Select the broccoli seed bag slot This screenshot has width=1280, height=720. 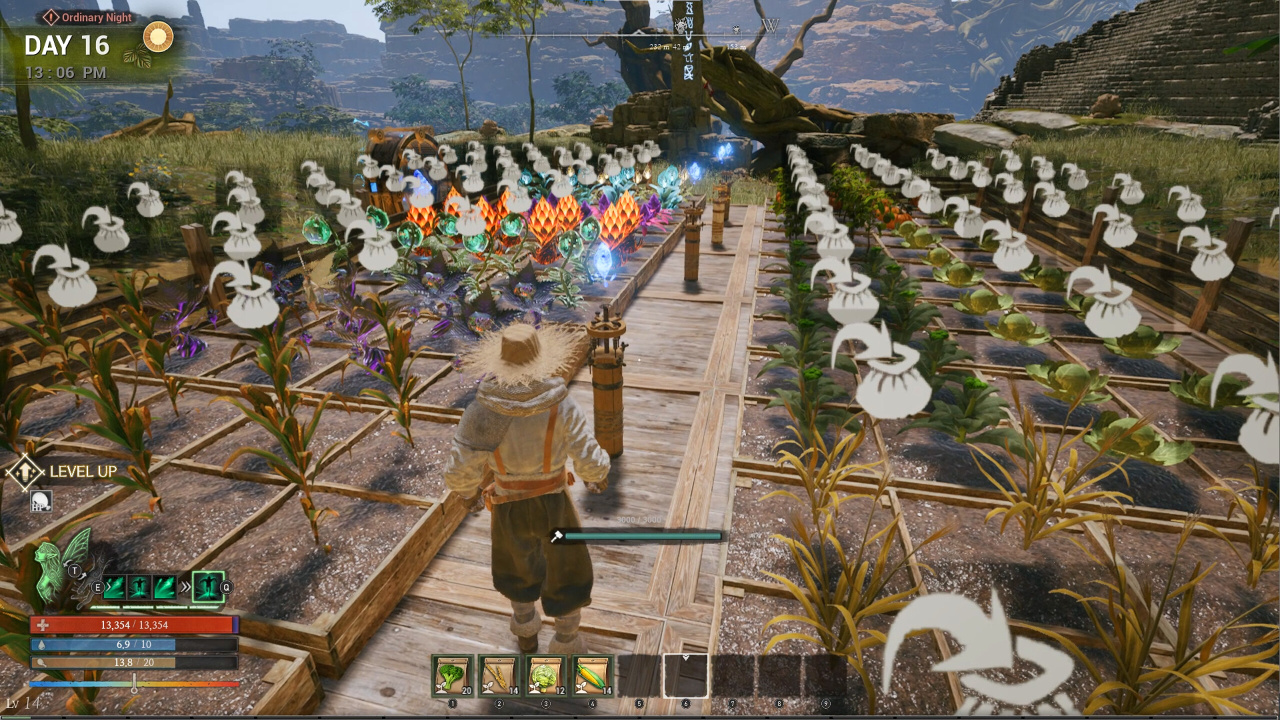452,675
